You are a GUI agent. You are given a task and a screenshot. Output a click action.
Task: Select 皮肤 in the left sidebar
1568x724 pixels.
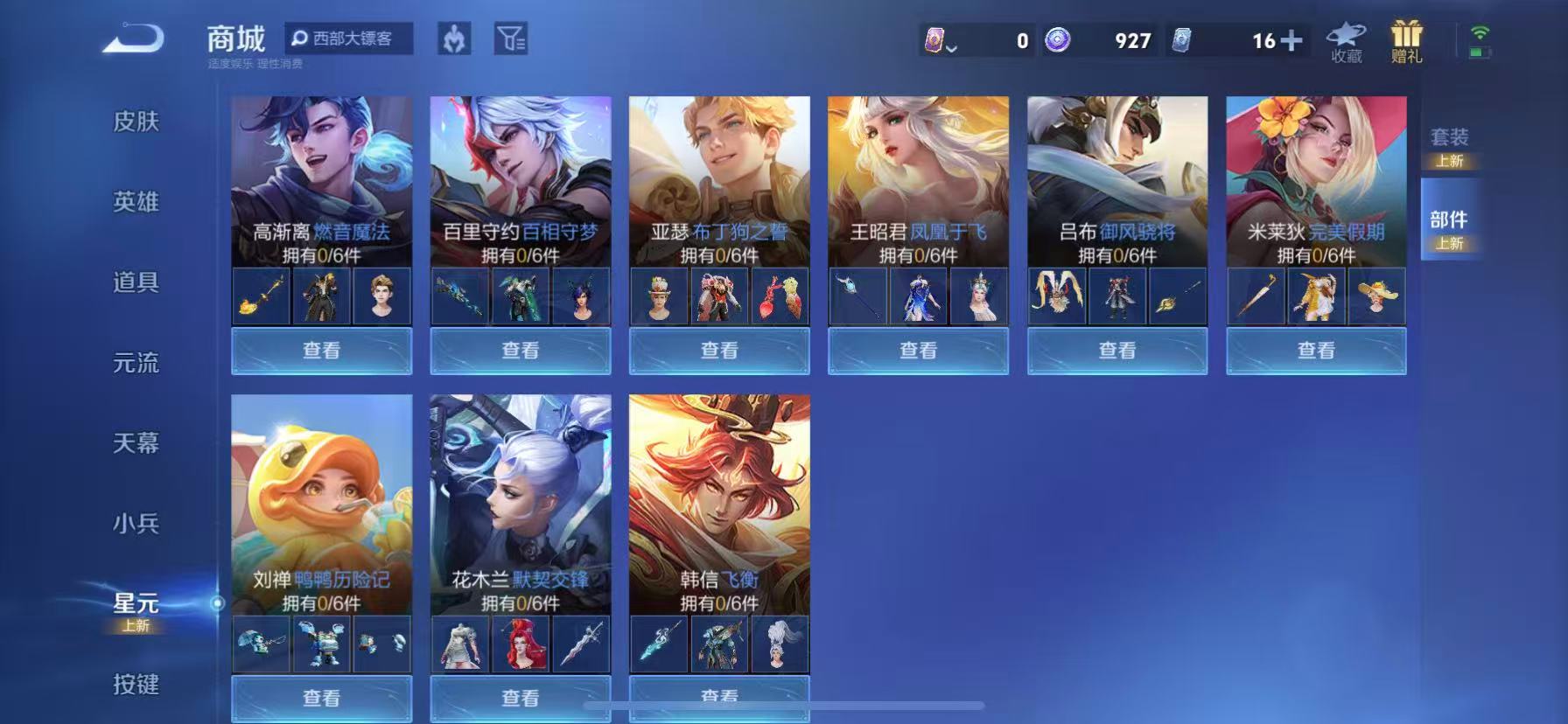[136, 123]
